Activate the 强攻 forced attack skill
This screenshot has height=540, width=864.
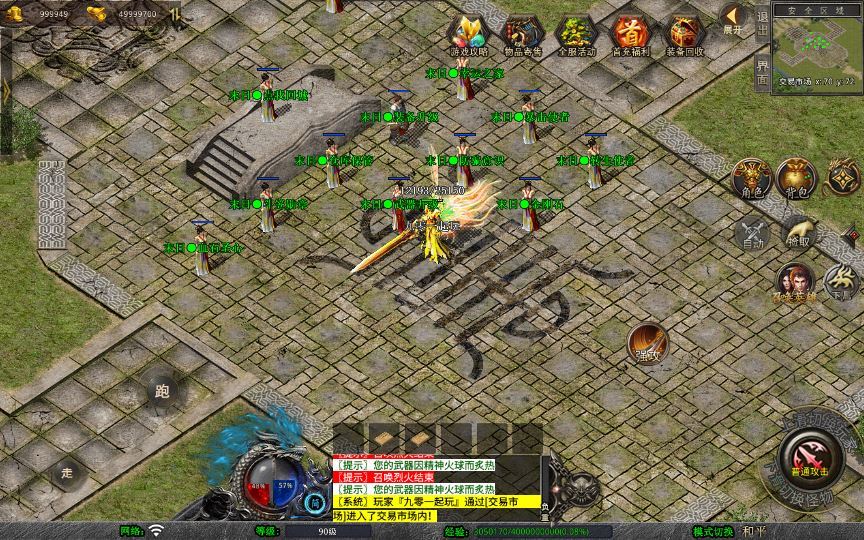(647, 343)
